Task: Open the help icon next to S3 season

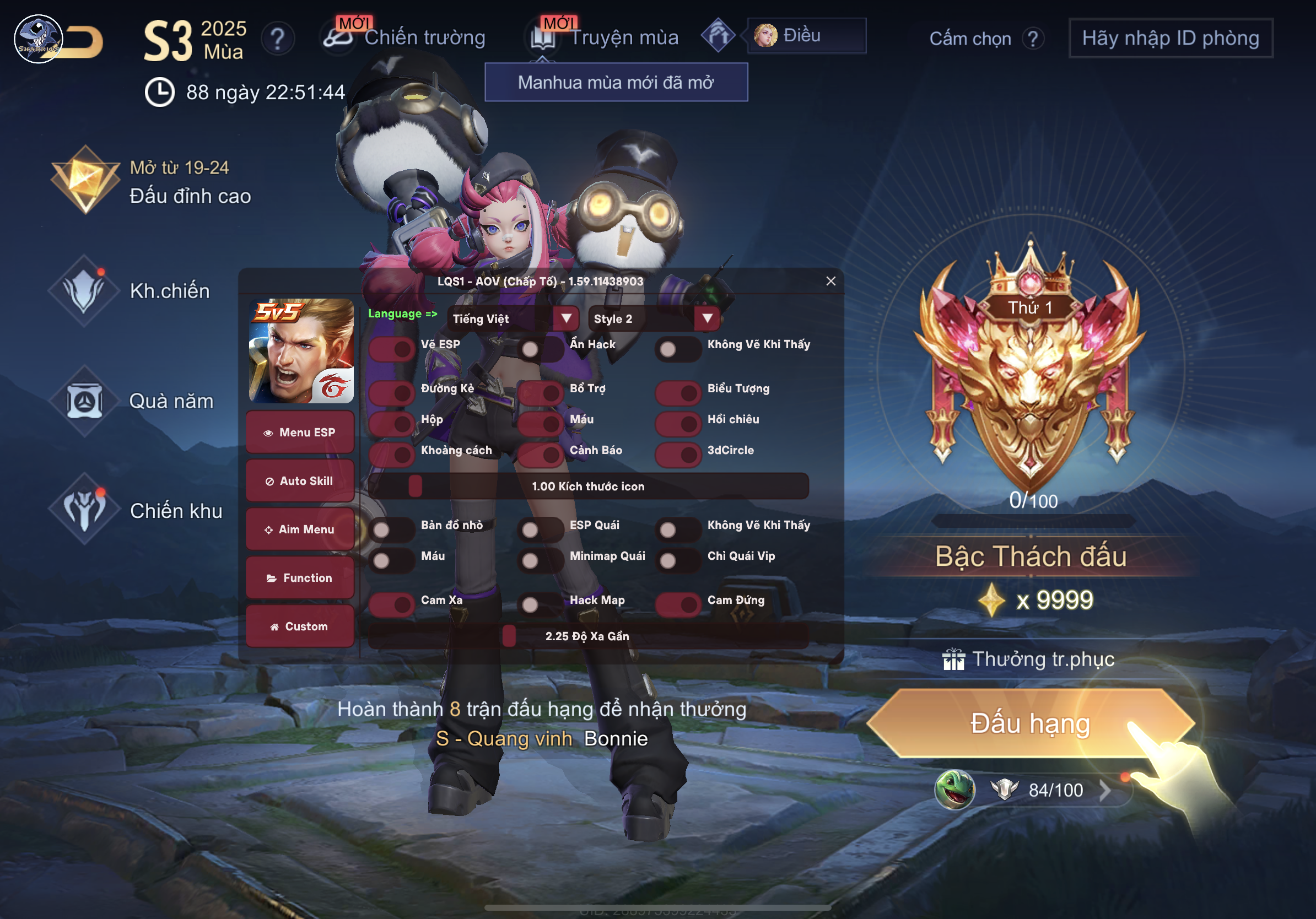Action: tap(279, 39)
